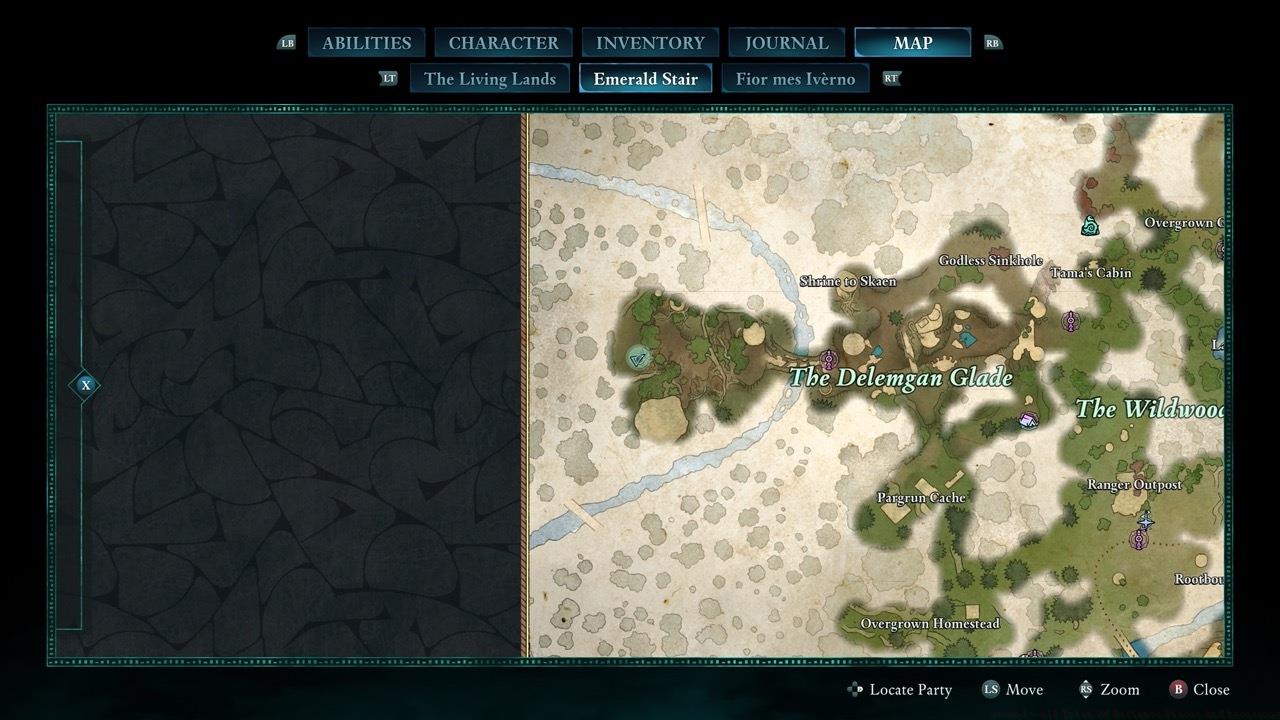Switch to the Character tab
Screen dimensions: 1280x720
click(503, 43)
